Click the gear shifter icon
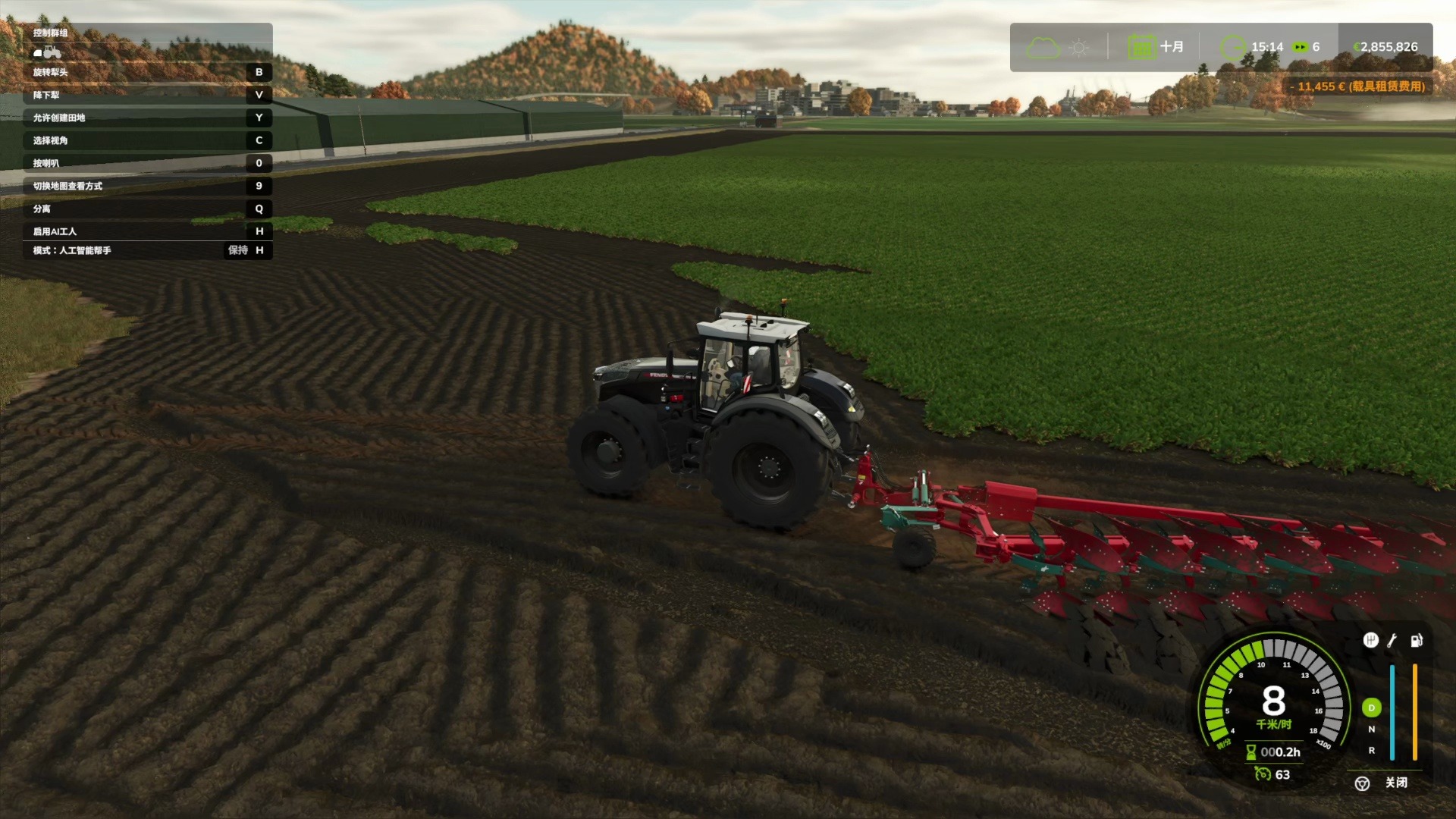The image size is (1456, 819). (1370, 641)
